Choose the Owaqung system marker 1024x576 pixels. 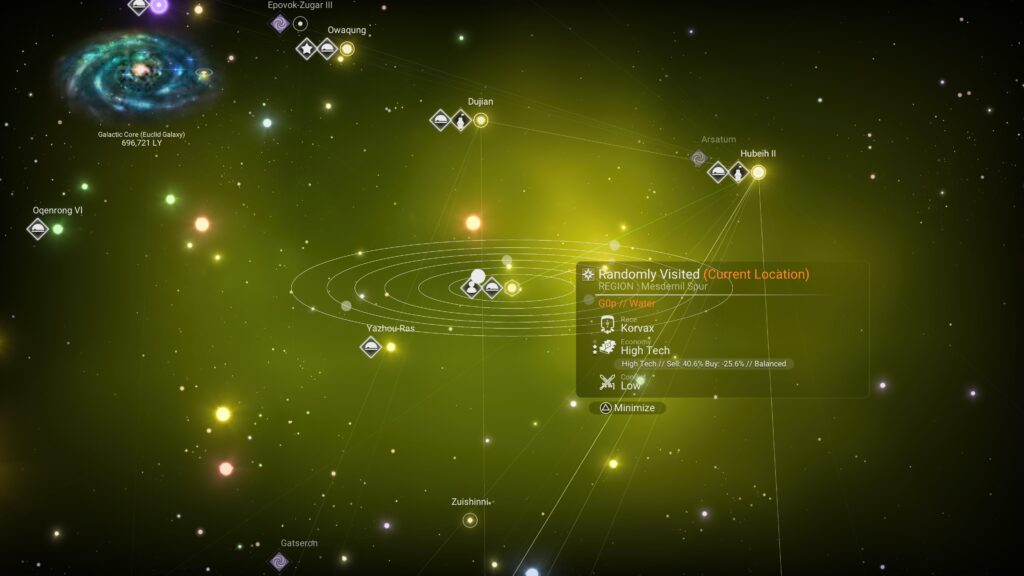point(347,48)
